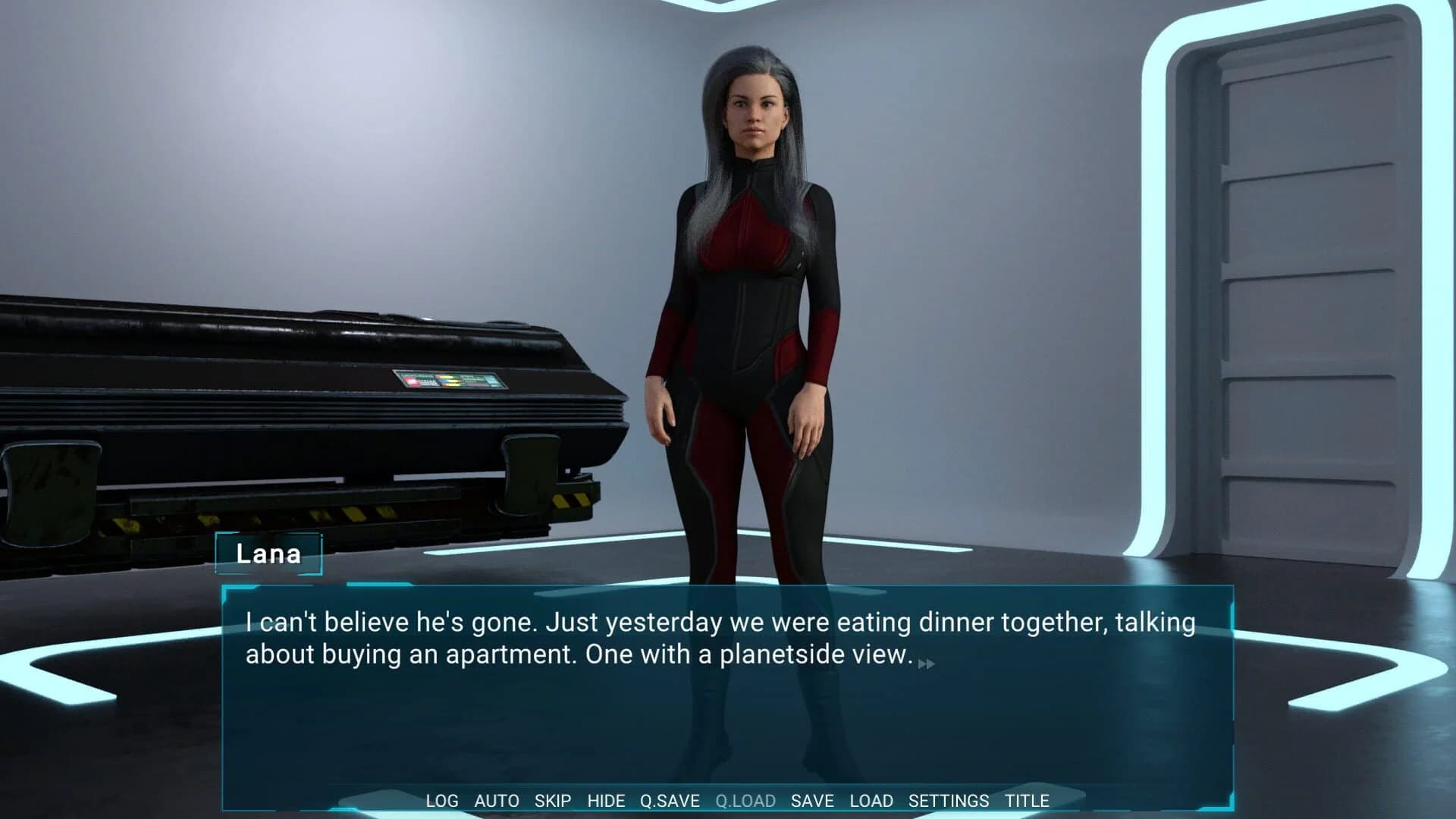Click the quick menu bar at the bottom

(728, 800)
